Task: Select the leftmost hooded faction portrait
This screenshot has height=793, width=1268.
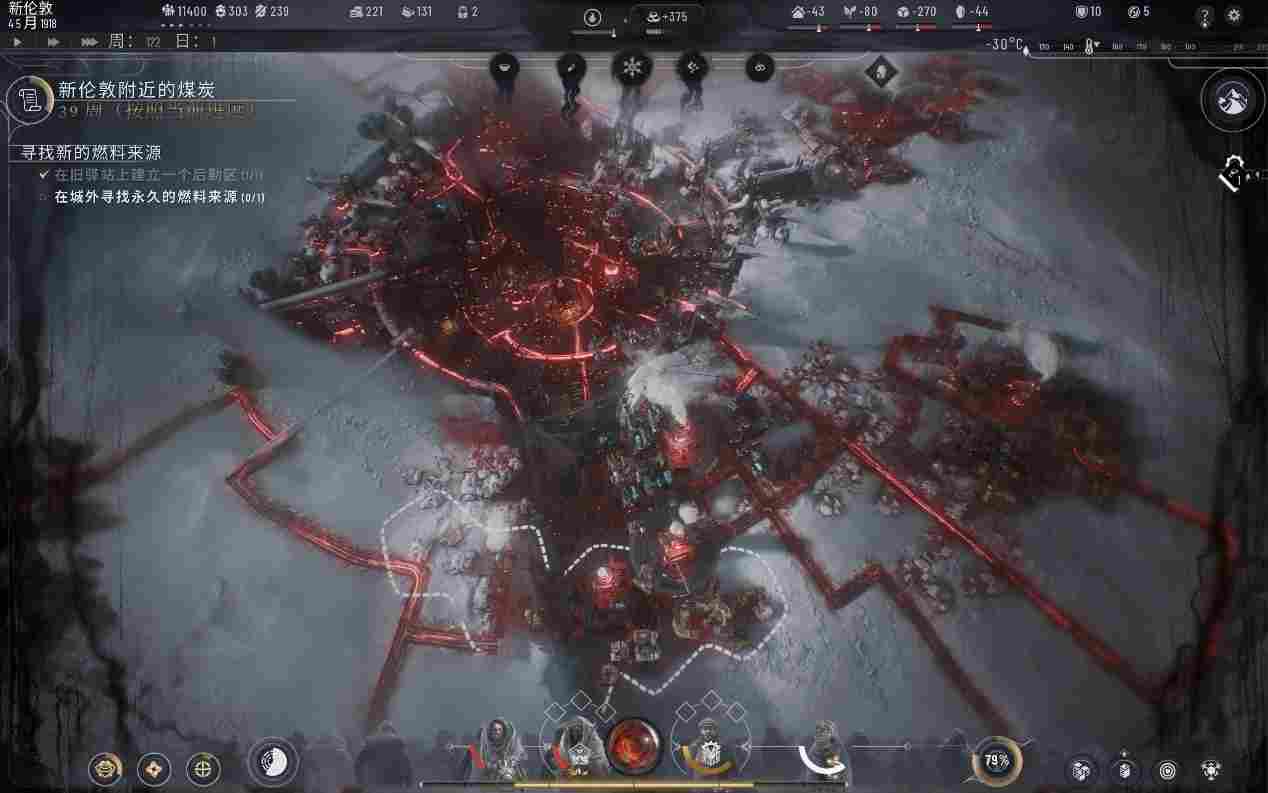Action: pyautogui.click(x=497, y=746)
